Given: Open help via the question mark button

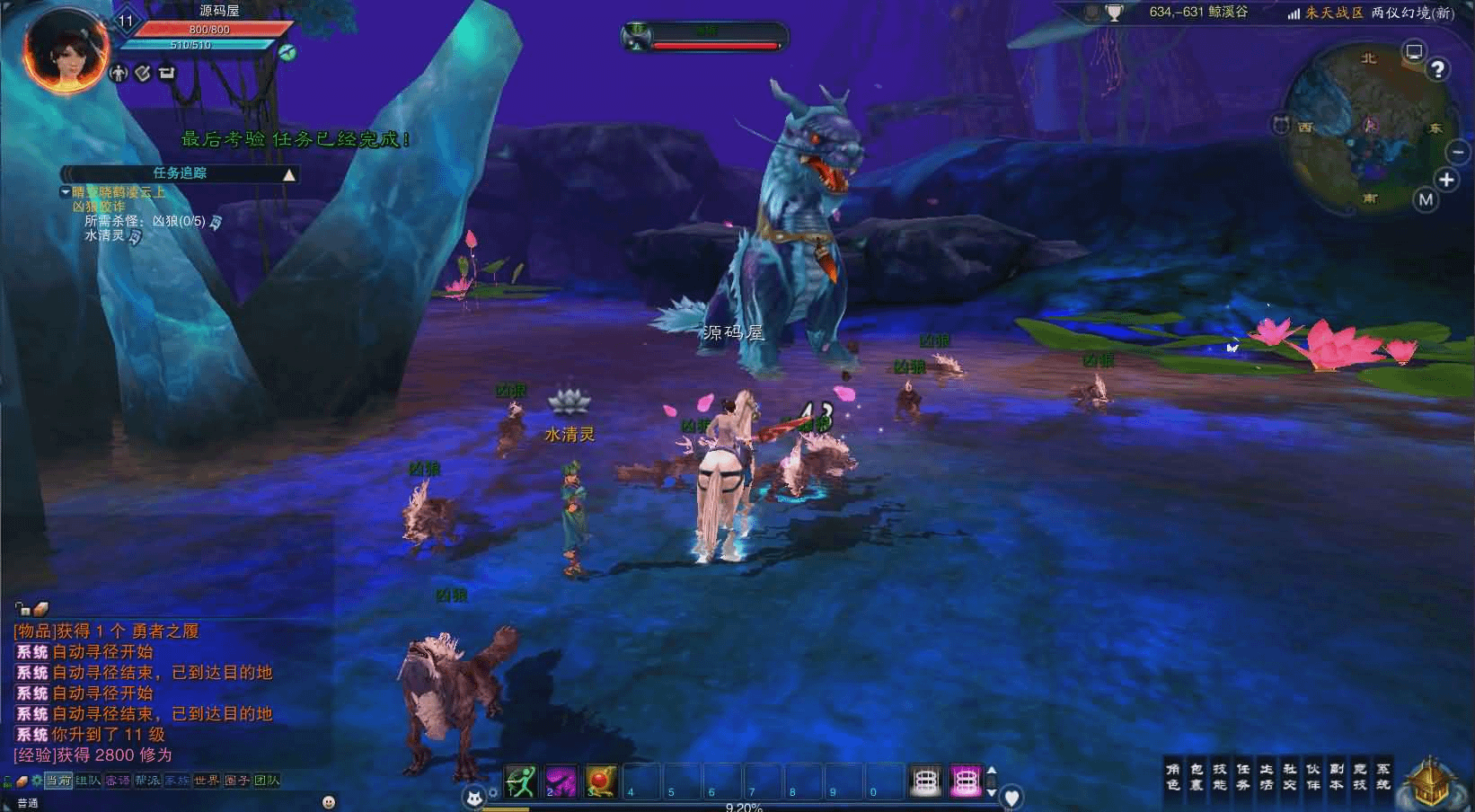Looking at the screenshot, I should 1438,69.
